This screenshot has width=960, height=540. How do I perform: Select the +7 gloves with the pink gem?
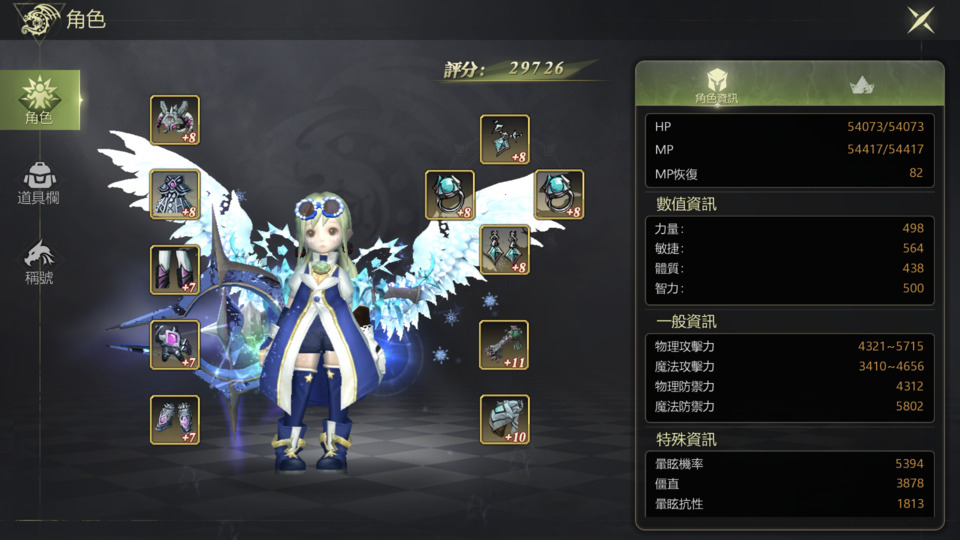point(175,345)
